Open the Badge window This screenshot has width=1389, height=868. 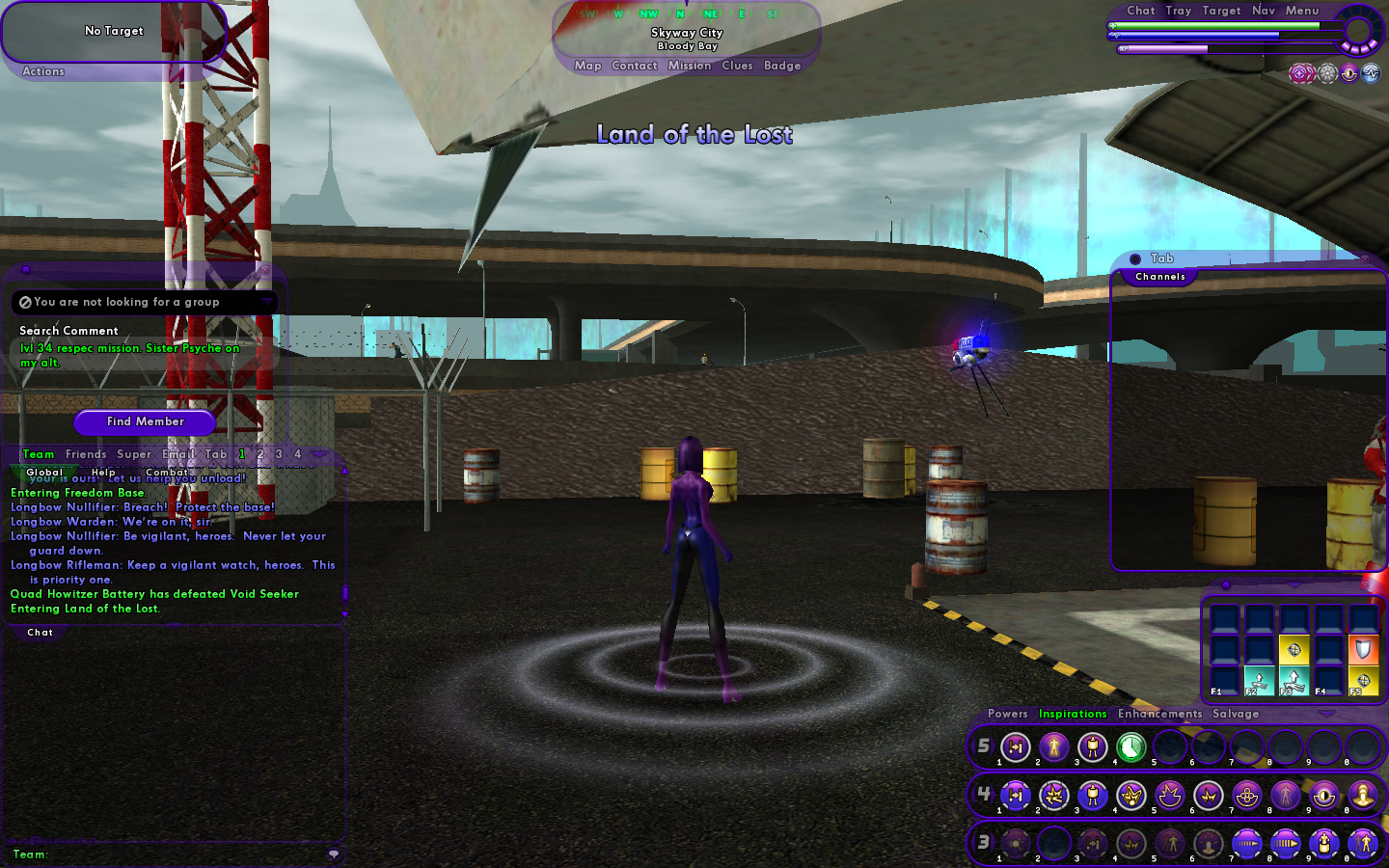[782, 66]
